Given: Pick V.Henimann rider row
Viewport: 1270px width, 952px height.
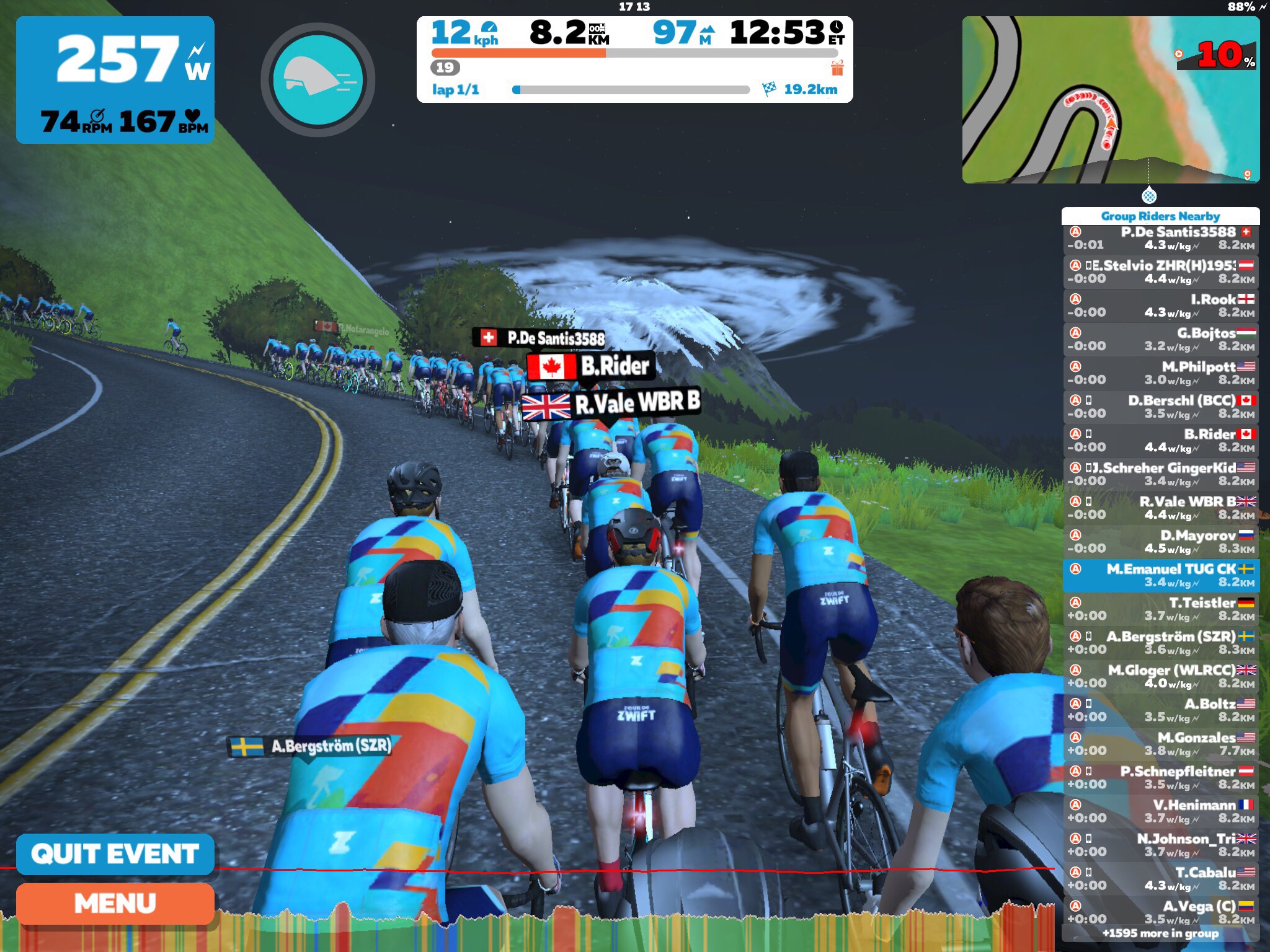Looking at the screenshot, I should 1160,811.
